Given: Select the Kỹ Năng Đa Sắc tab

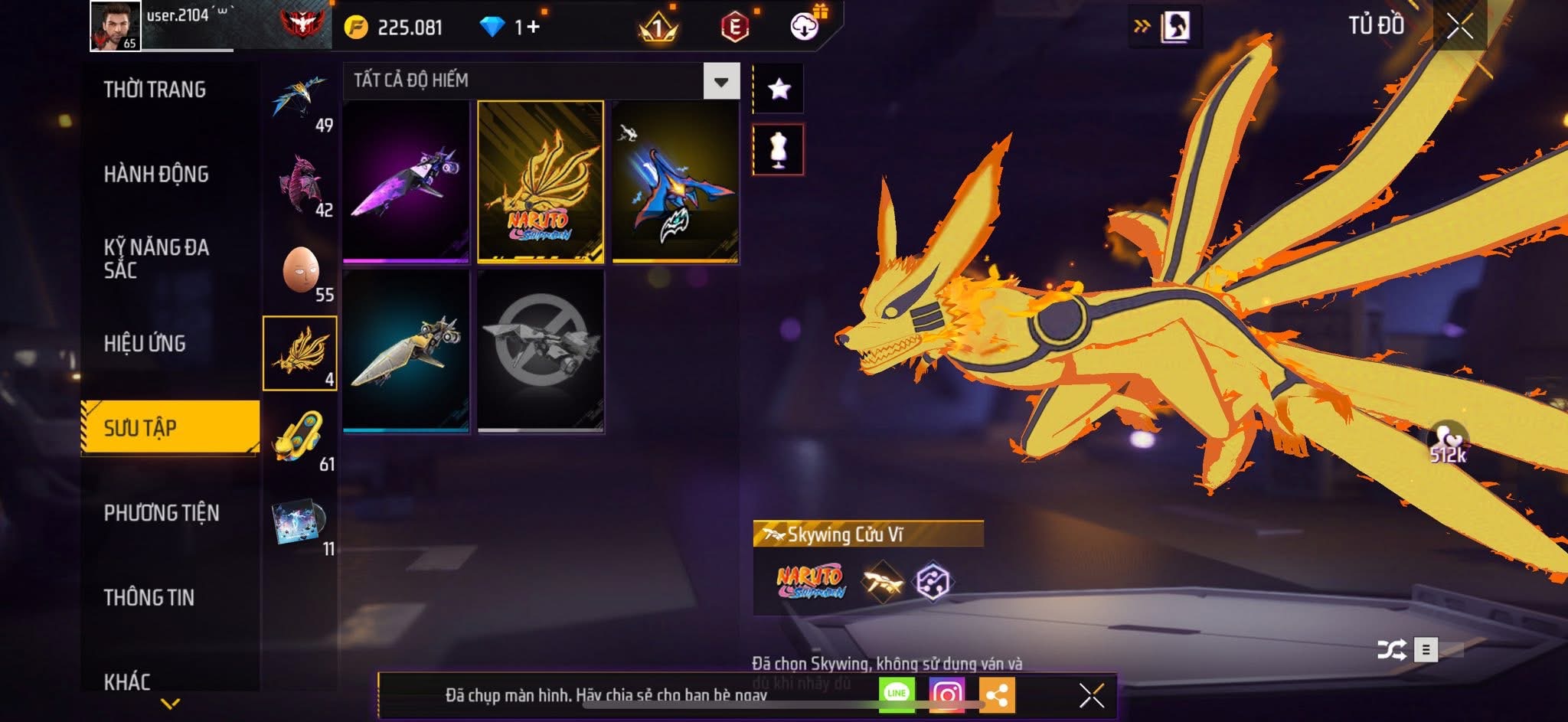Looking at the screenshot, I should click(156, 259).
